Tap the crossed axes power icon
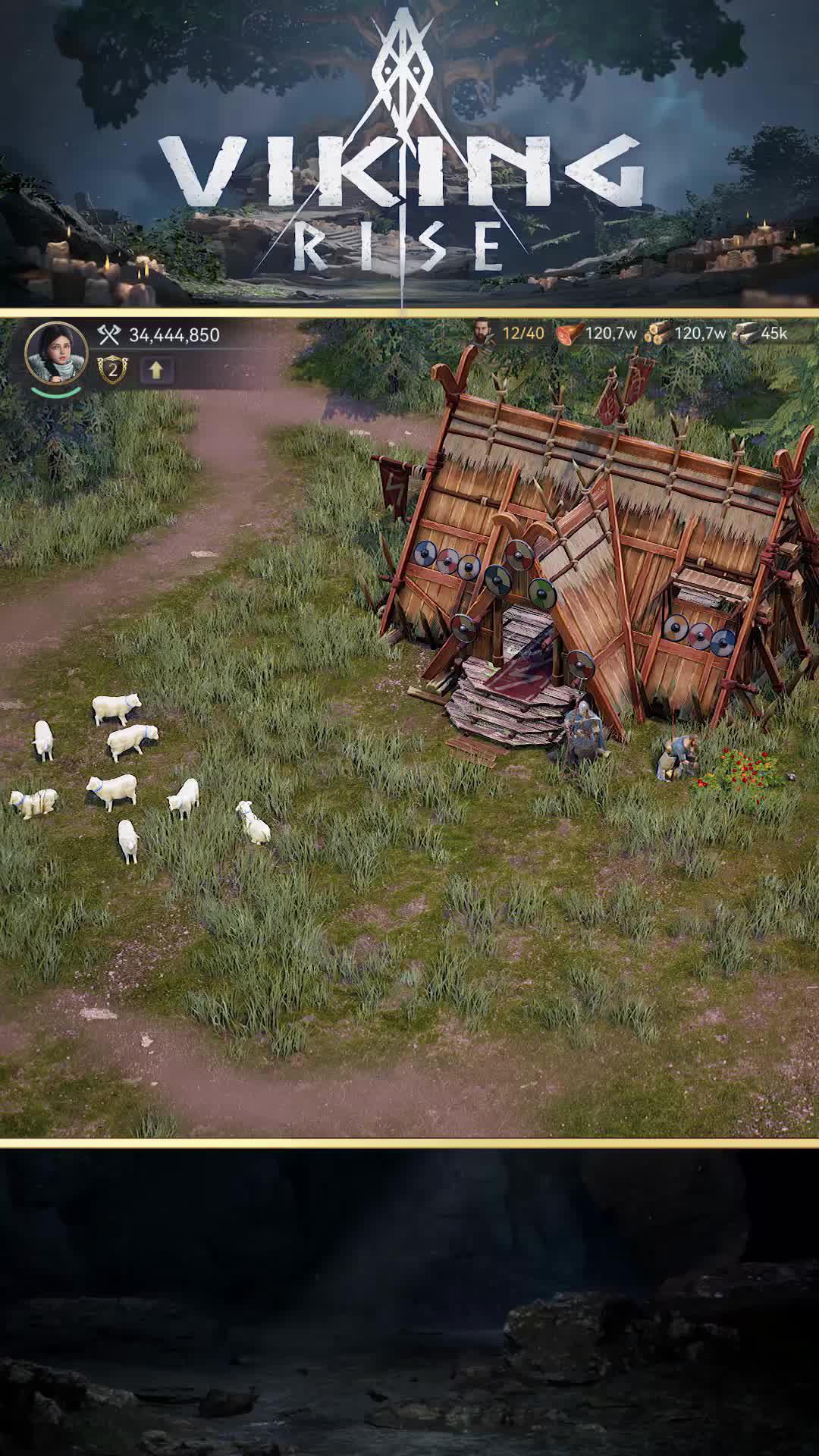The height and width of the screenshot is (1456, 819). coord(110,334)
